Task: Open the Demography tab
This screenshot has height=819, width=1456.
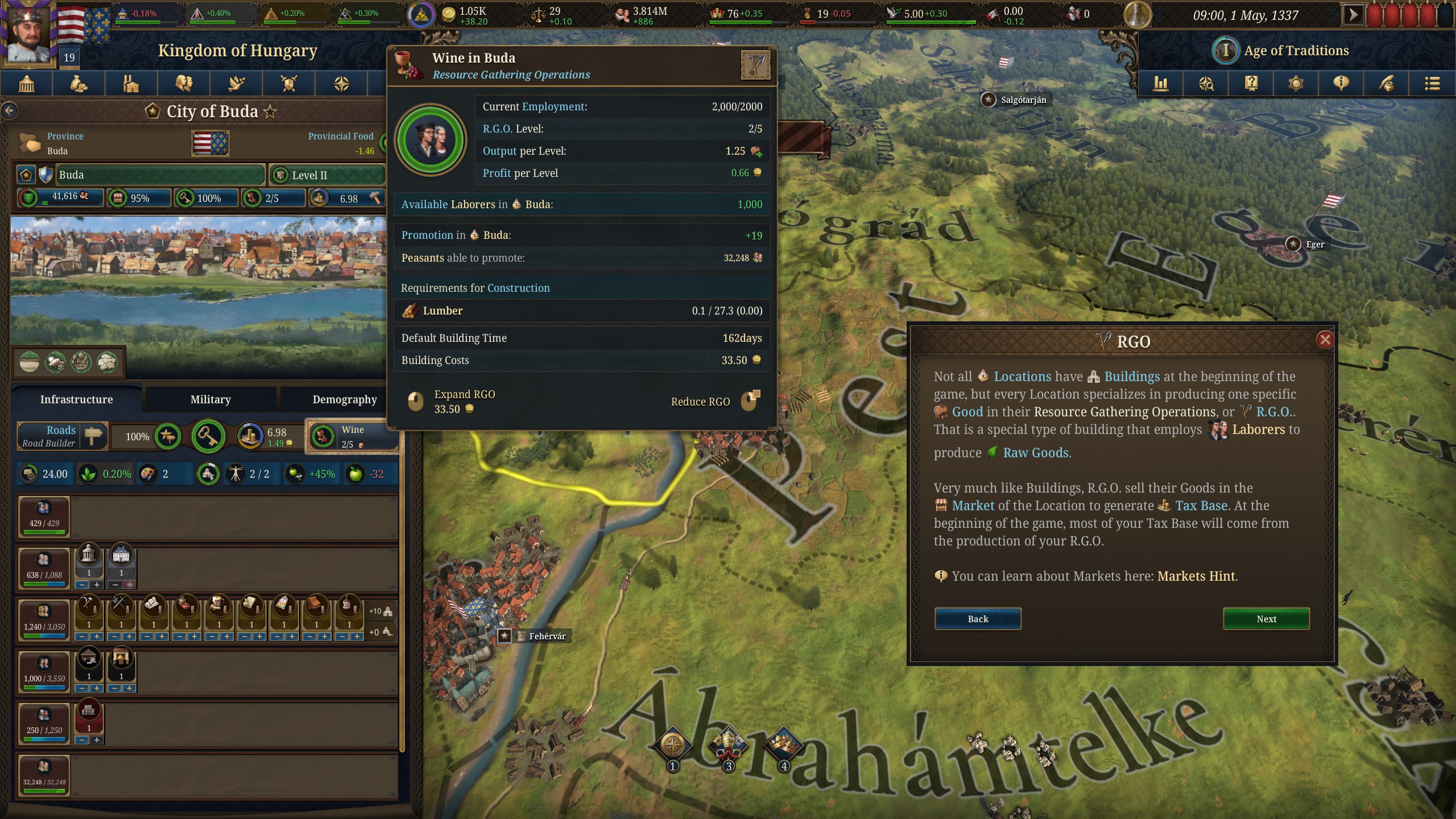Action: pos(344,399)
